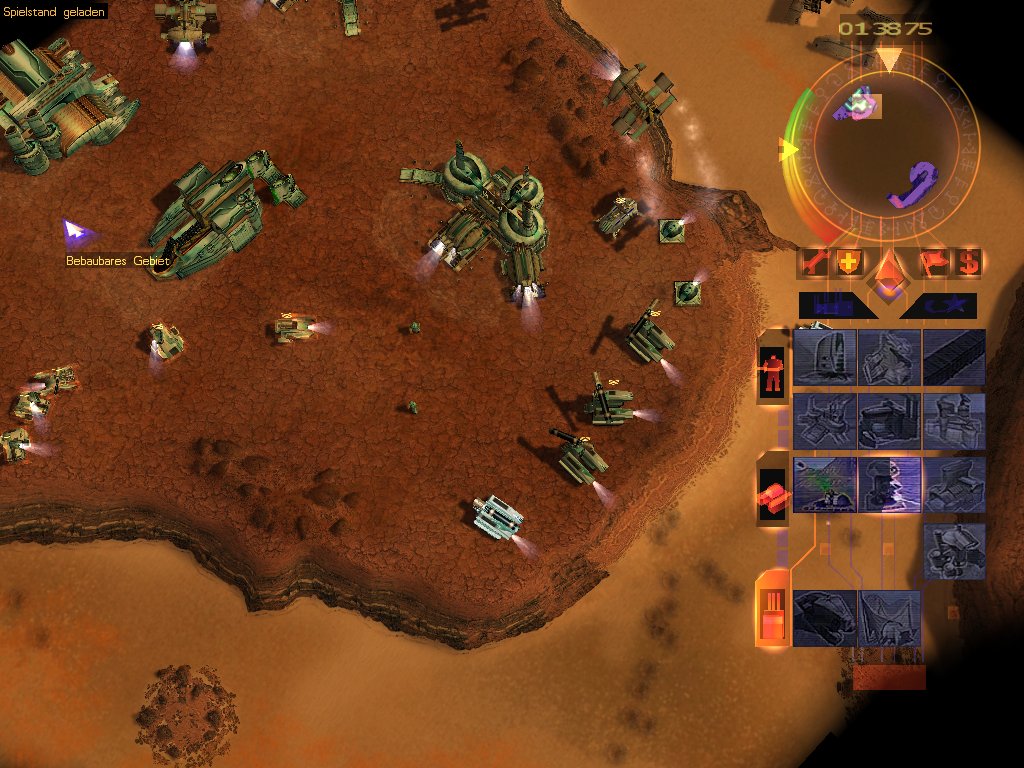Choose the tent-shaped structure build icon
Image resolution: width=1024 pixels, height=768 pixels.
(x=889, y=617)
